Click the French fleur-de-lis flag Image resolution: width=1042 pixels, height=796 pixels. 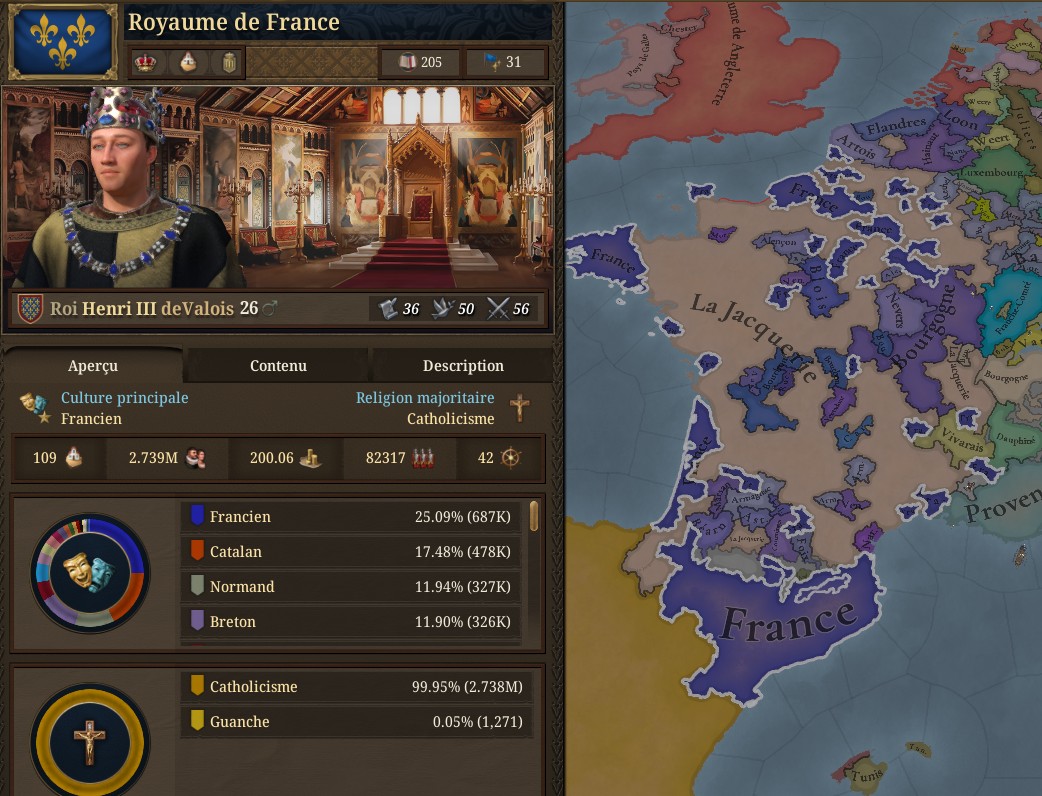pos(61,41)
